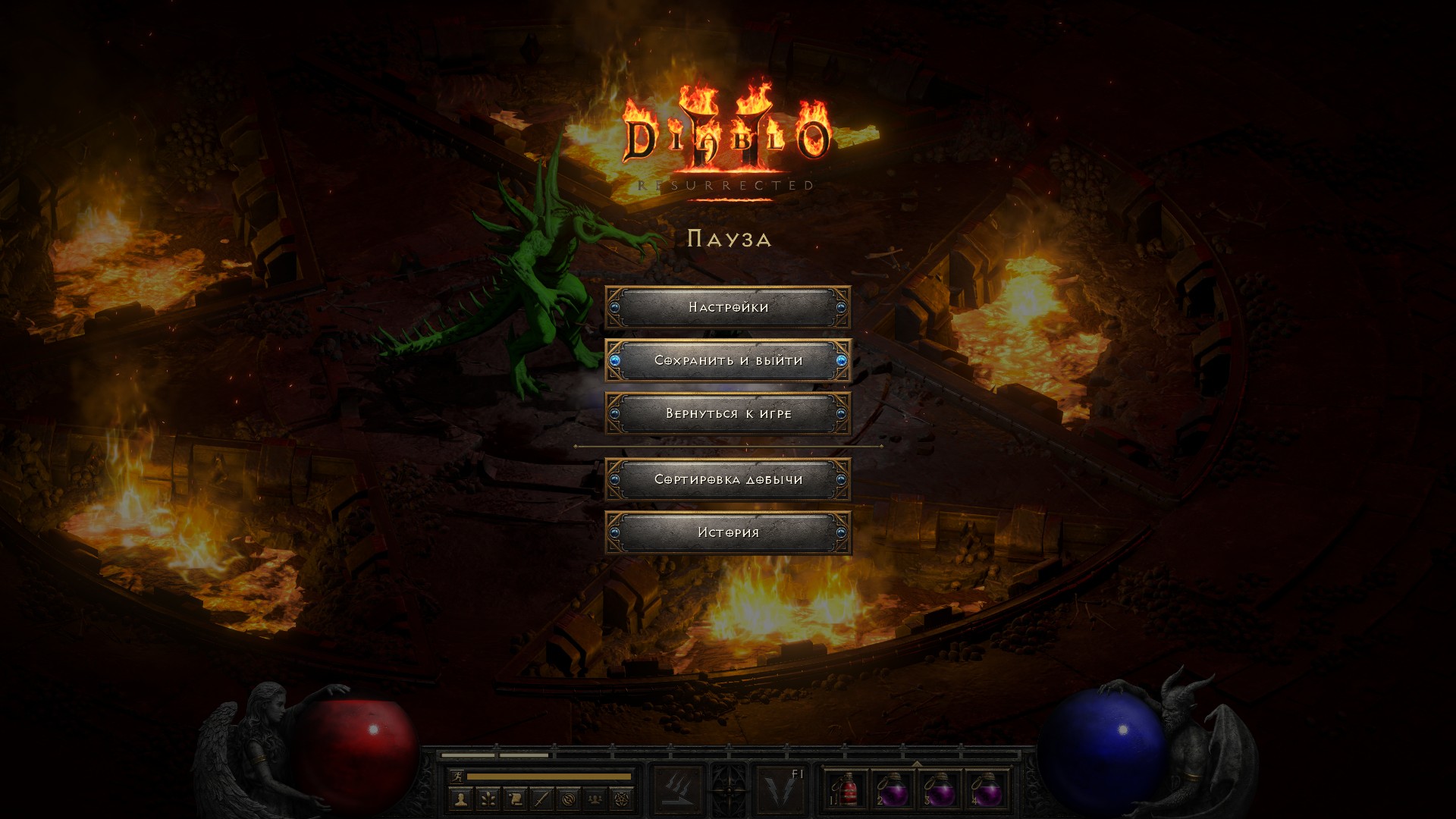Click the sword icon in mini panel
This screenshot has width=1456, height=819.
click(541, 799)
